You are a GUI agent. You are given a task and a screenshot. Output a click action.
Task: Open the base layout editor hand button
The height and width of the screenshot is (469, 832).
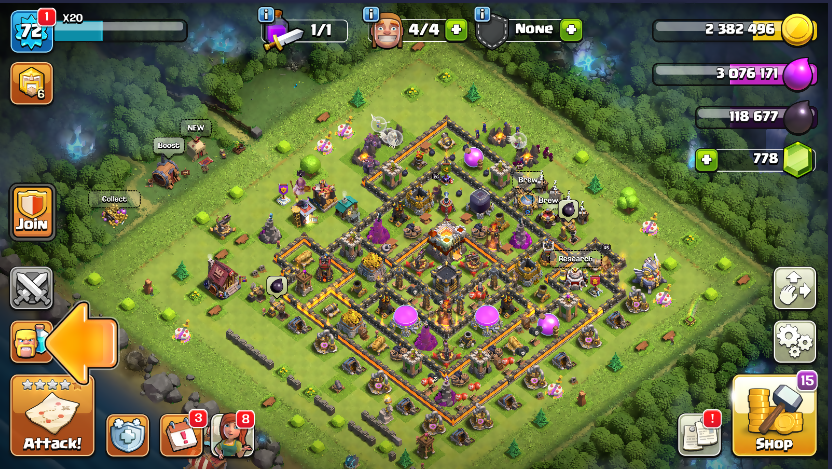click(x=794, y=288)
